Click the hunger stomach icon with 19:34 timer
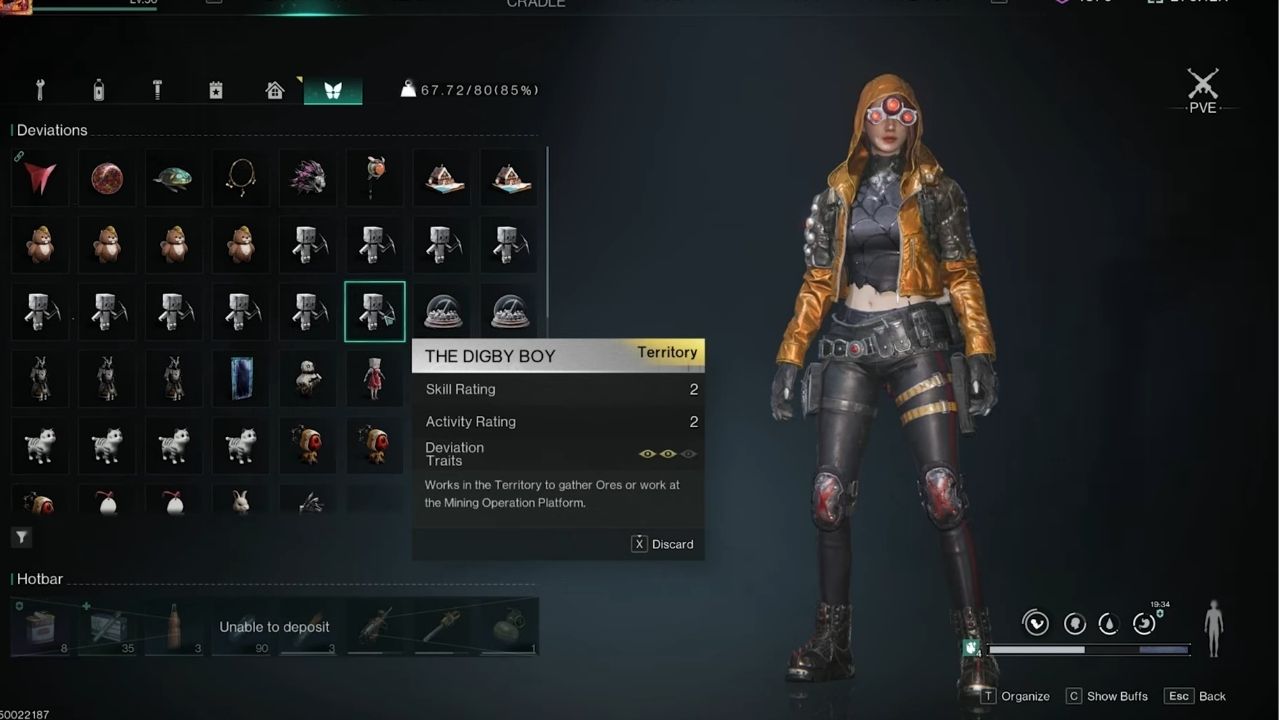 click(x=1144, y=623)
